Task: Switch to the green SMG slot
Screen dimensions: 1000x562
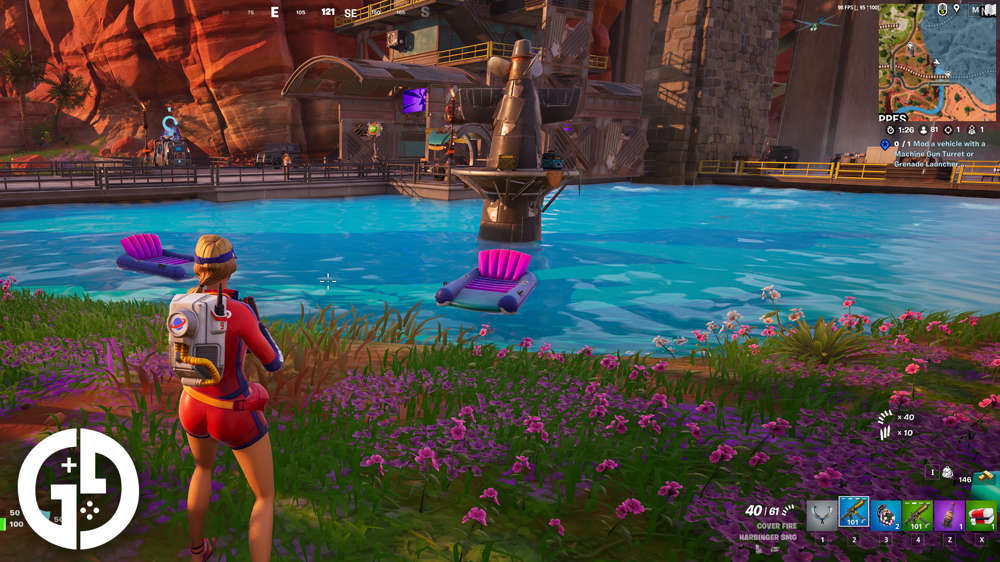Action: 917,516
